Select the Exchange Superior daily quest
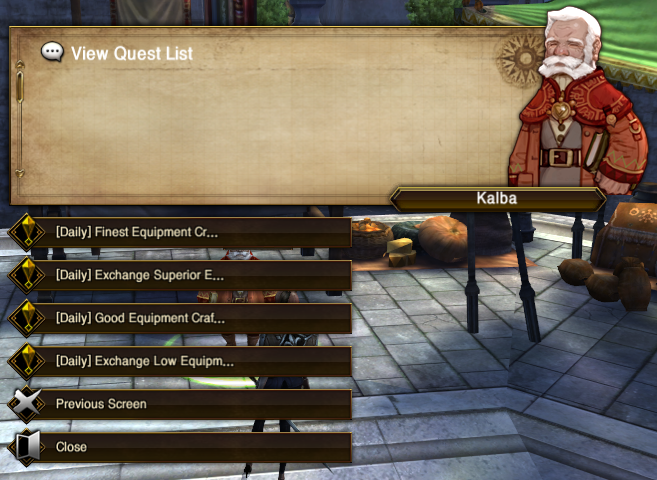 (180, 275)
